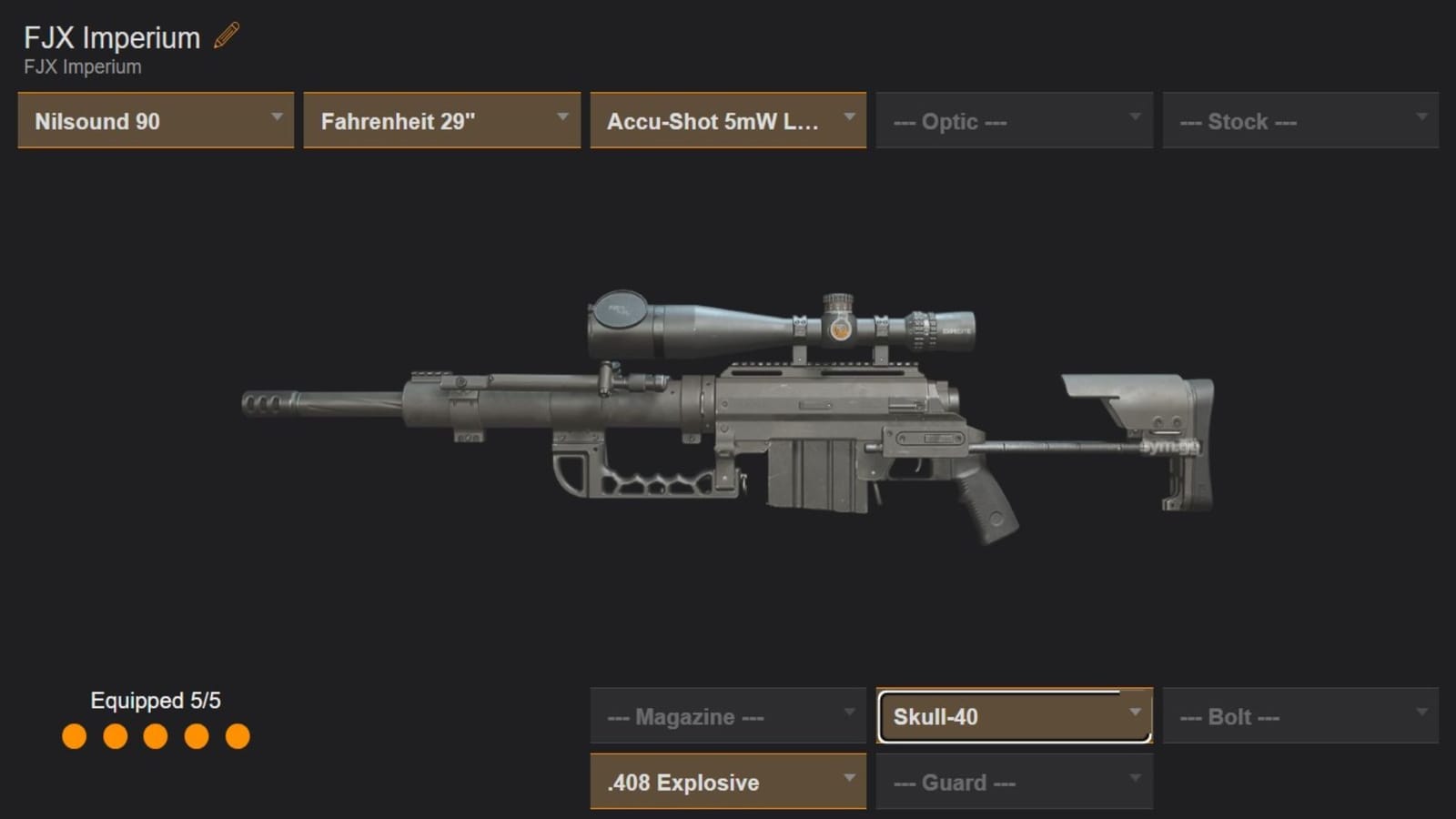Toggle the fourth equipped attachment dot
1456x819 pixels.
197,735
